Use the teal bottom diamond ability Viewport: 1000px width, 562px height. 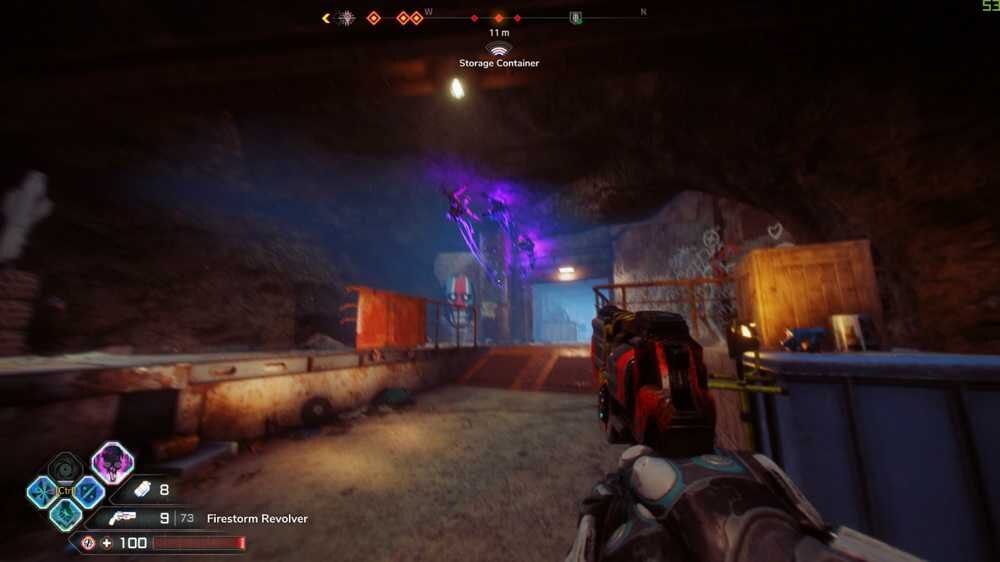(x=66, y=515)
